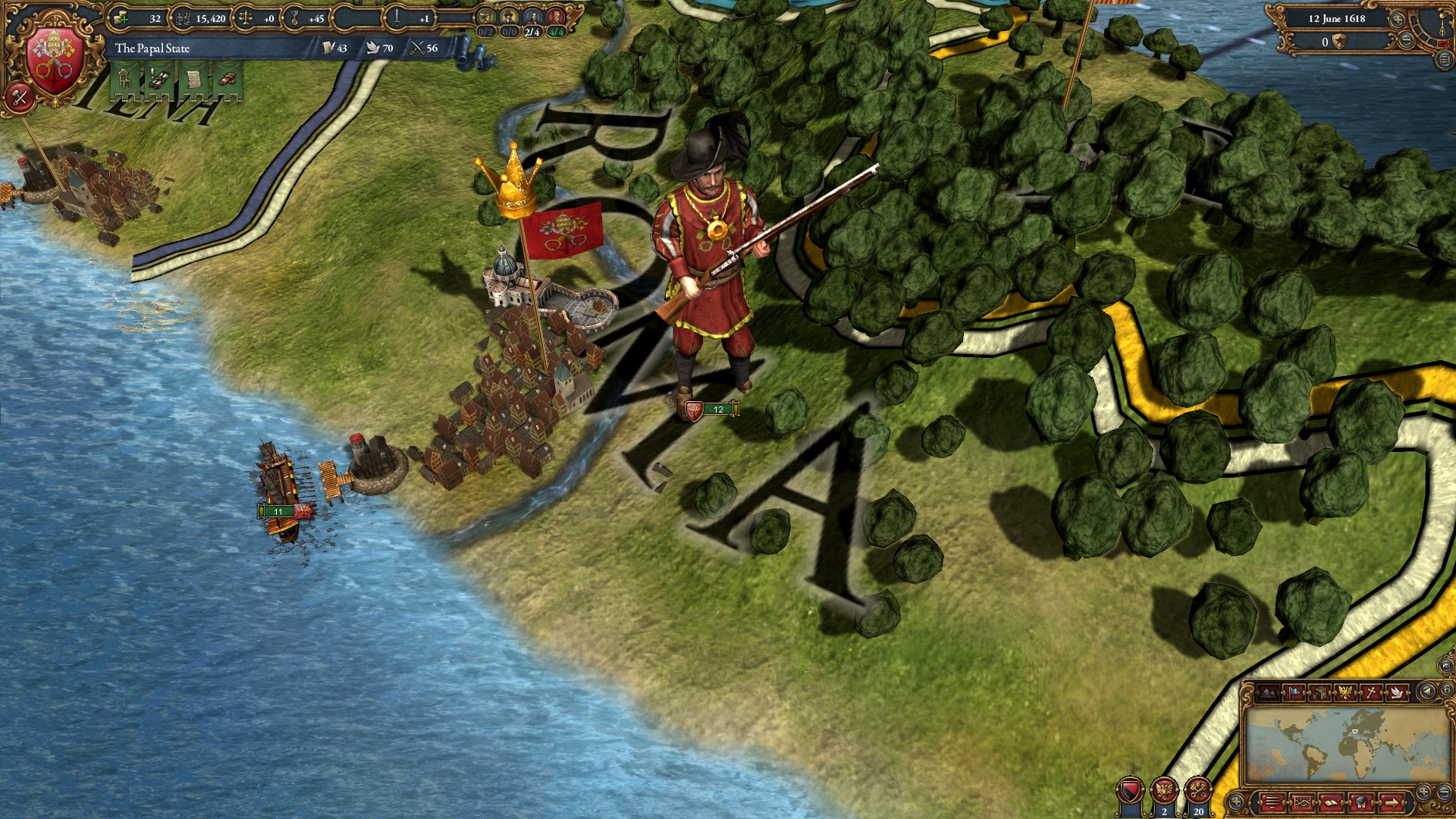Click the prestige medal icon
Screen dimensions: 1456x819
pyautogui.click(x=294, y=18)
